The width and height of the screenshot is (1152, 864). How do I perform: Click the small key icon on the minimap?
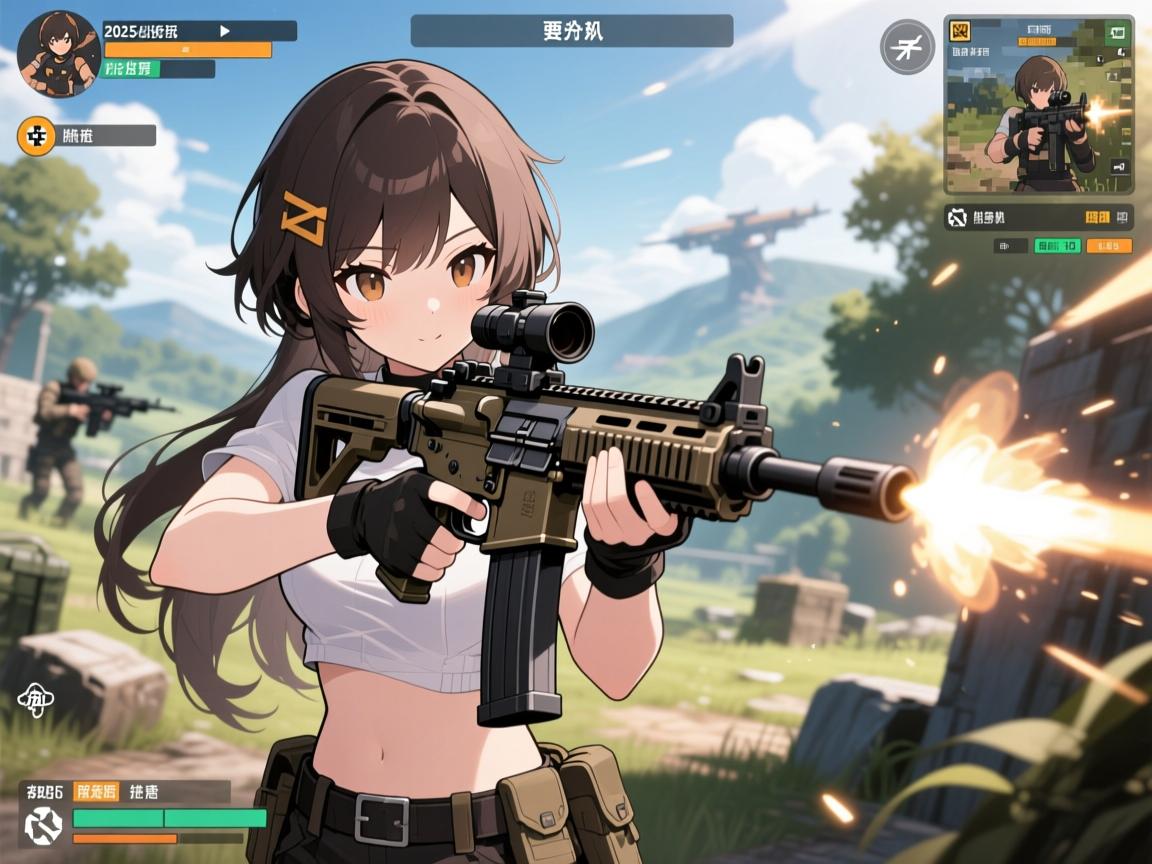point(1117,167)
